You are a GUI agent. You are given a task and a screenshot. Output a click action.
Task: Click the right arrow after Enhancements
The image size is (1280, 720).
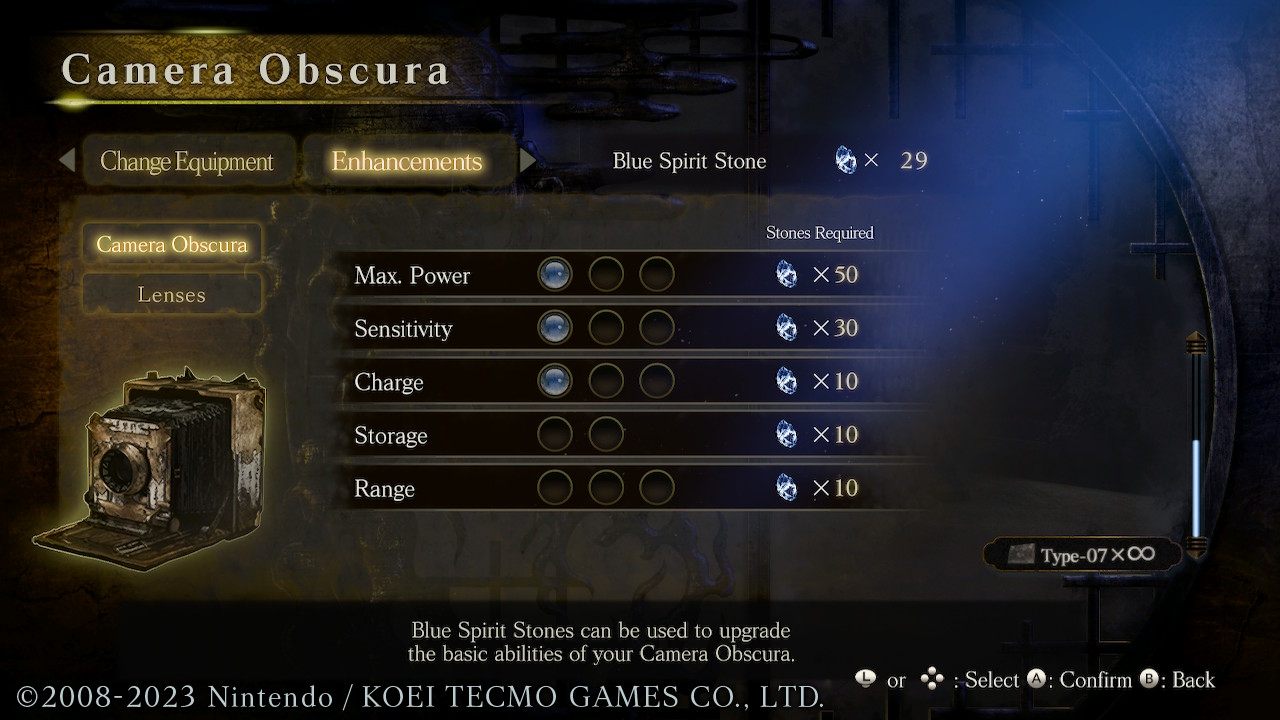(x=529, y=160)
